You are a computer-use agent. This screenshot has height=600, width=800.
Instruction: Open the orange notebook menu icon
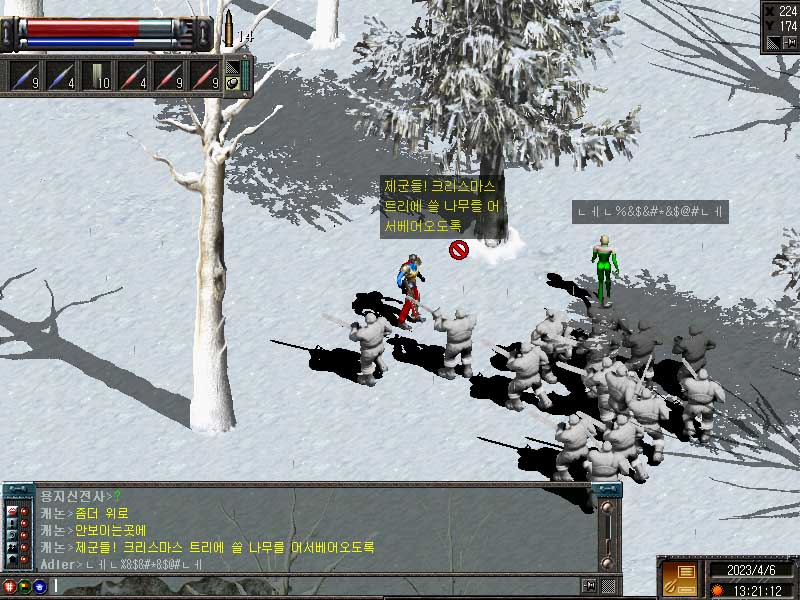(x=680, y=579)
